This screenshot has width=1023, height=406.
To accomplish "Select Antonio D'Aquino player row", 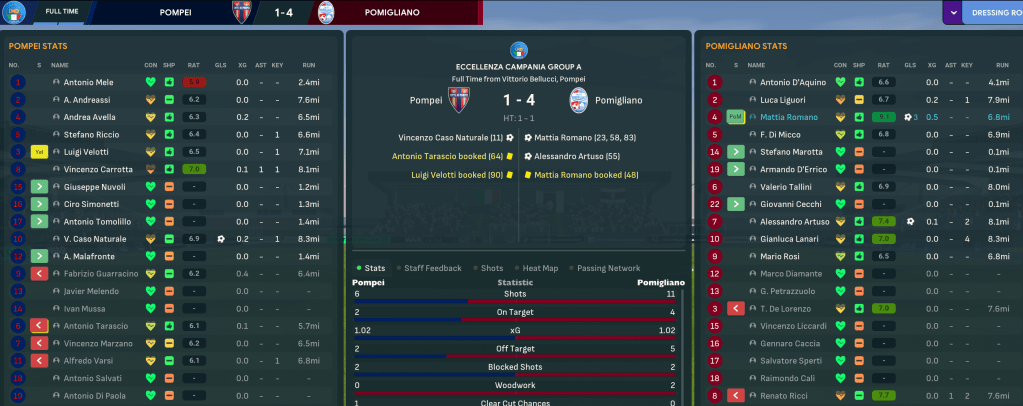I will pos(793,82).
